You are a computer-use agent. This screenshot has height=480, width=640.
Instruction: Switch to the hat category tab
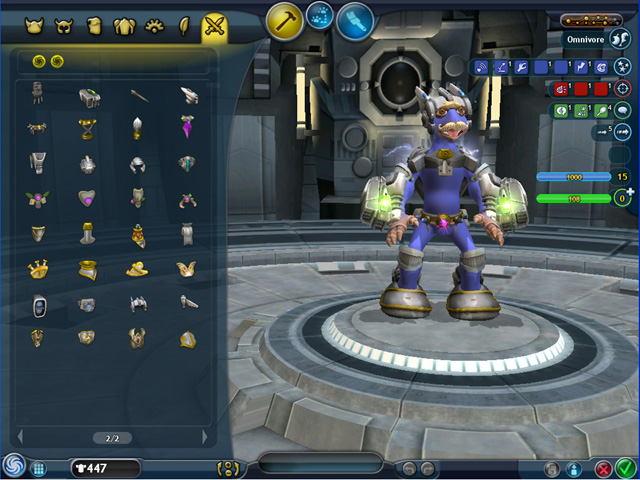(x=34, y=26)
